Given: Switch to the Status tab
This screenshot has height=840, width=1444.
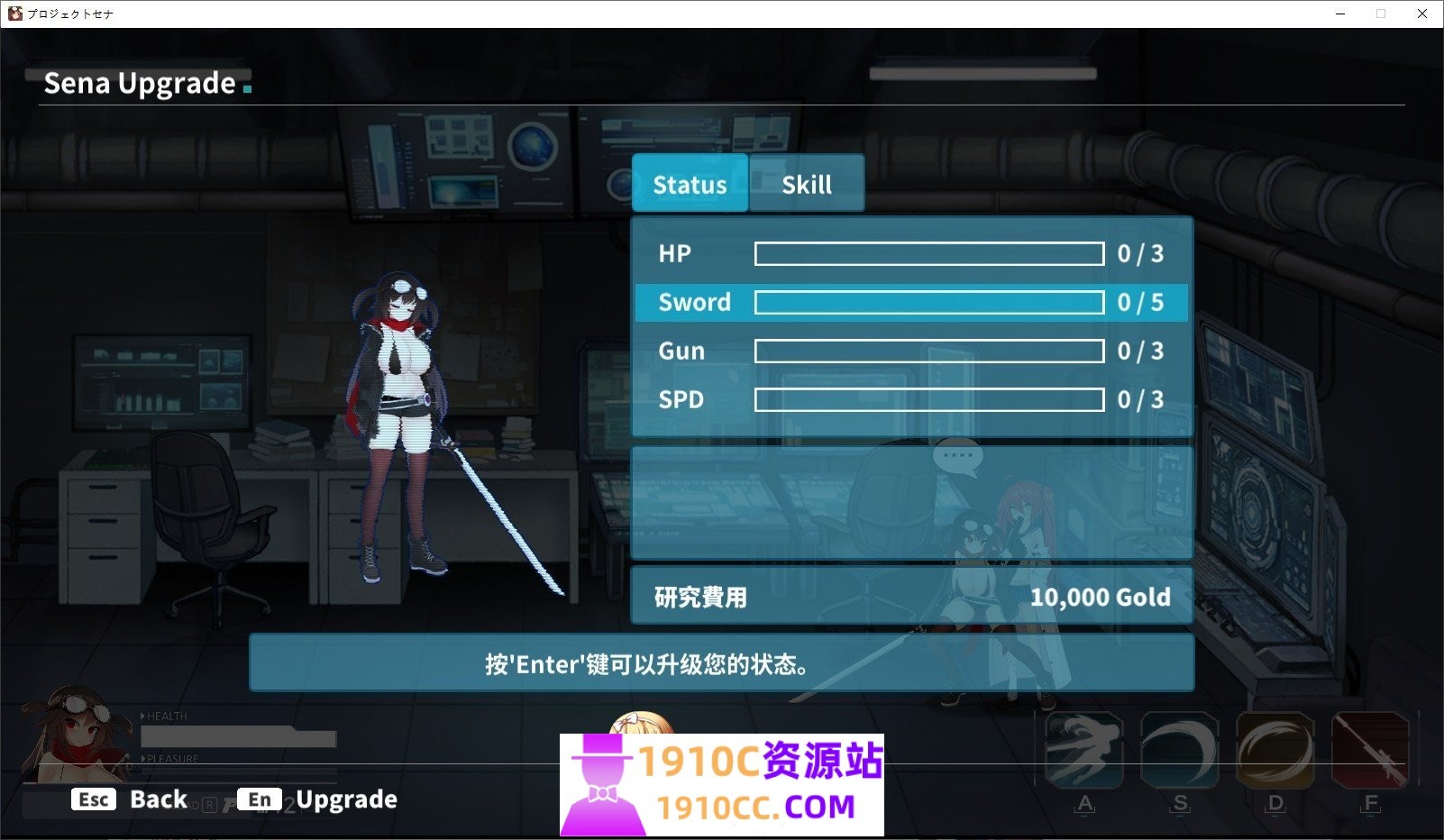Looking at the screenshot, I should coord(690,183).
